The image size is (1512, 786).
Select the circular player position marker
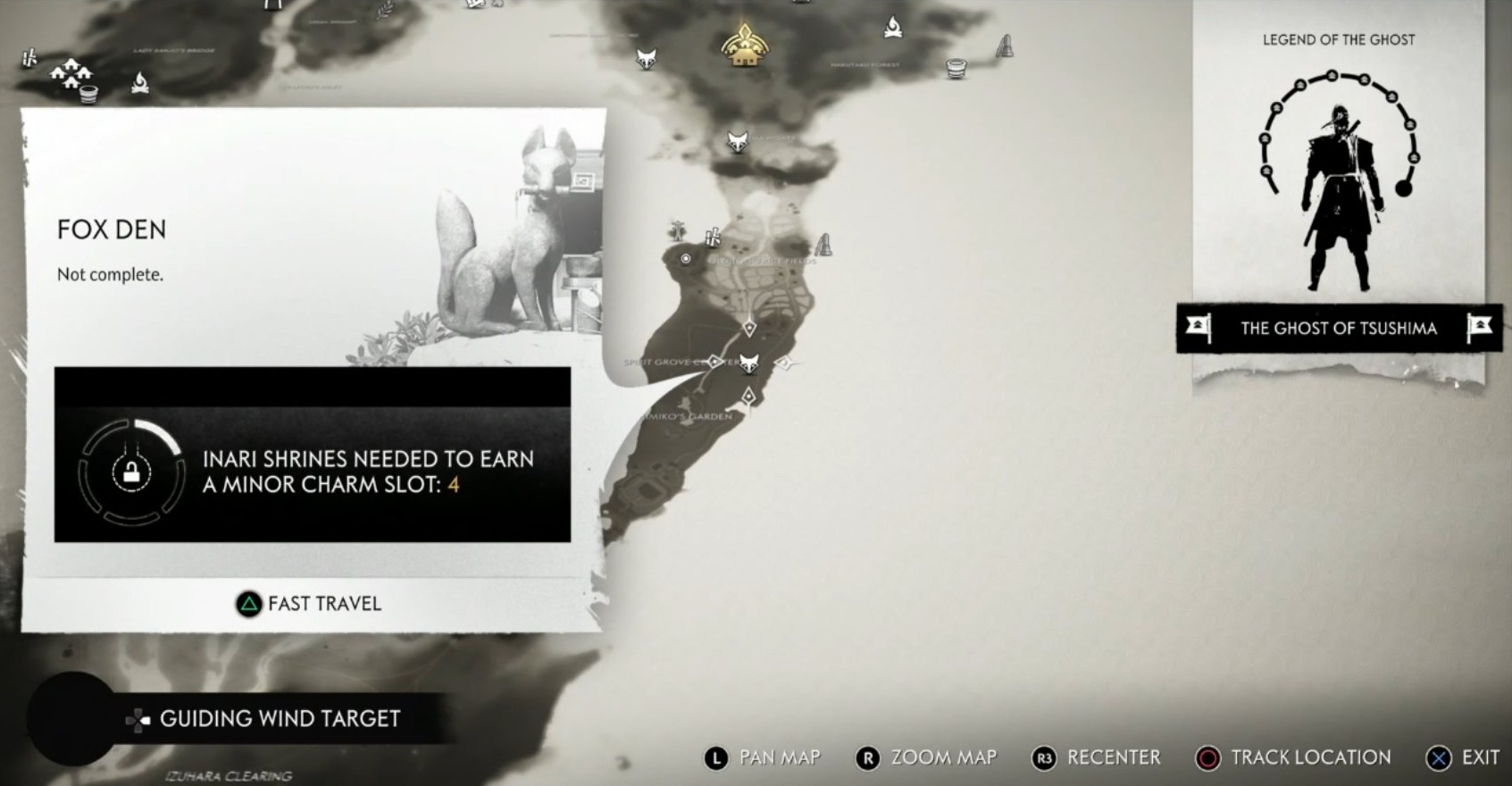point(686,258)
